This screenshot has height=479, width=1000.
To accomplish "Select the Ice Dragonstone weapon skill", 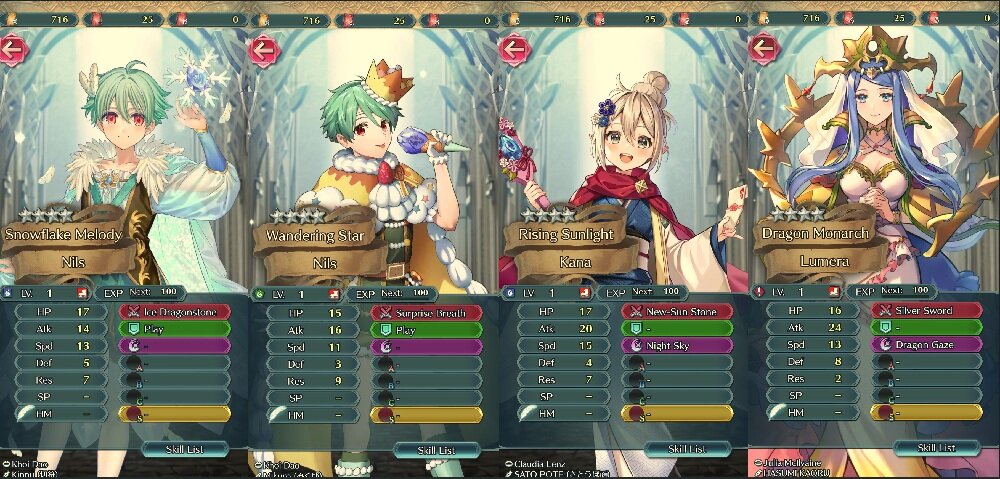I will 175,311.
